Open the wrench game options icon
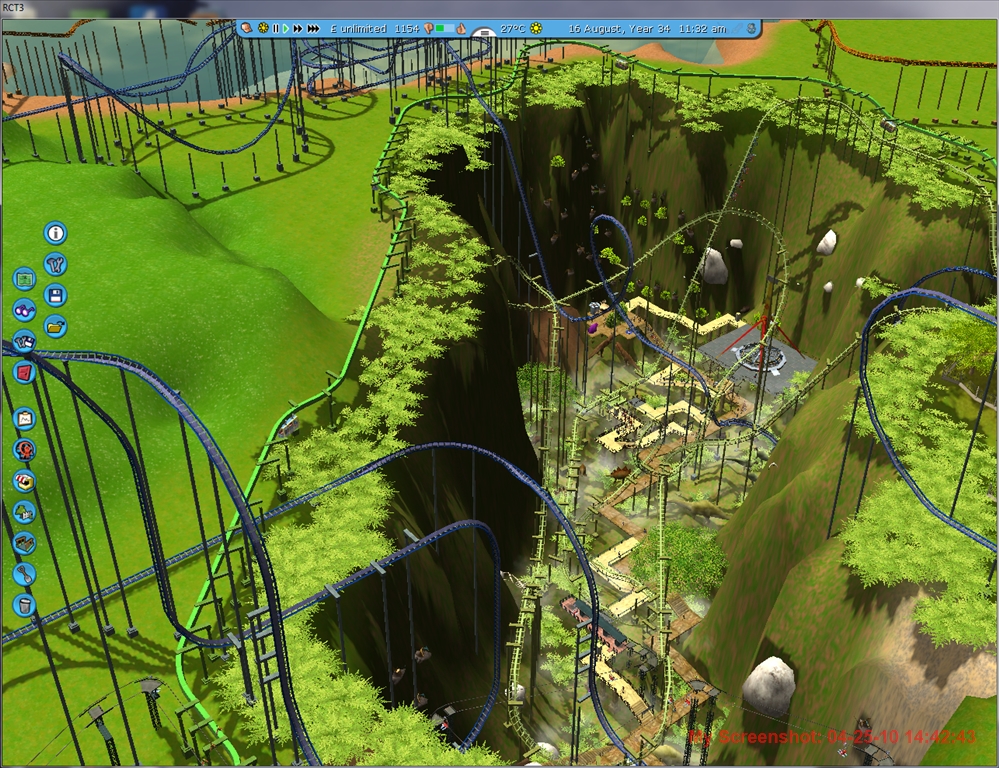Image resolution: width=999 pixels, height=768 pixels. pos(55,264)
